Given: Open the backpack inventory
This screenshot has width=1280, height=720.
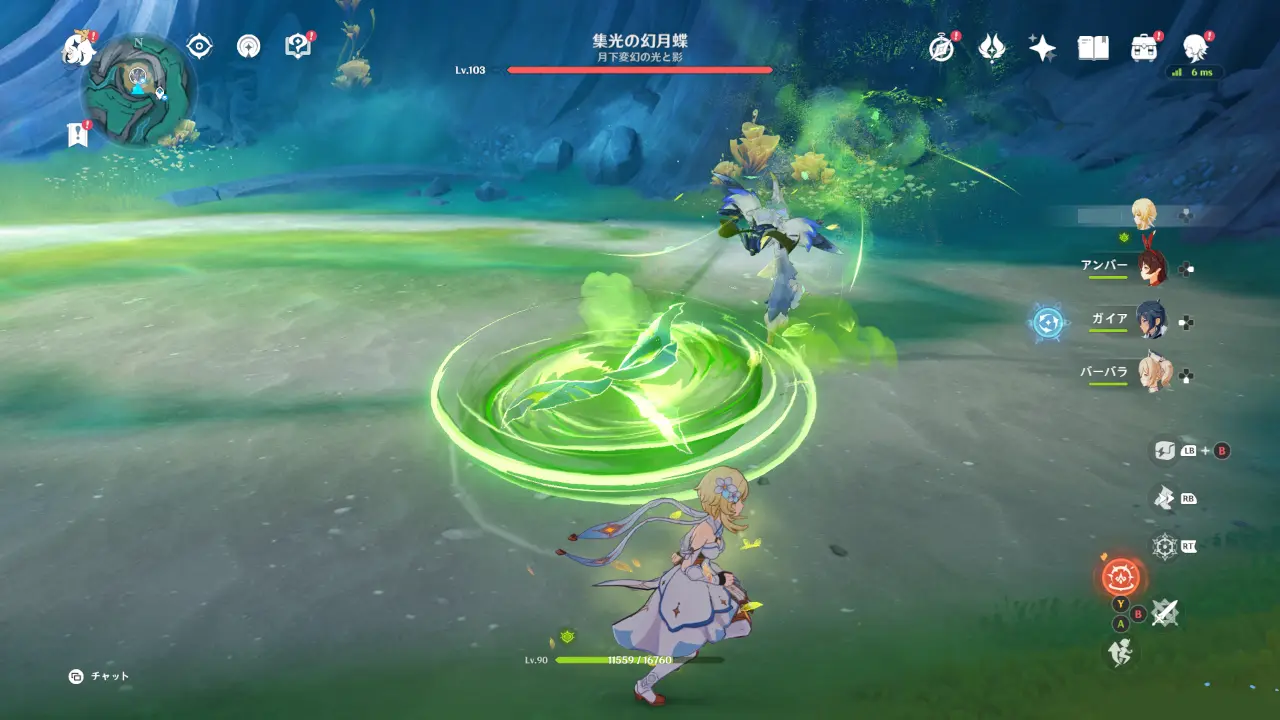Looking at the screenshot, I should coord(1144,48).
